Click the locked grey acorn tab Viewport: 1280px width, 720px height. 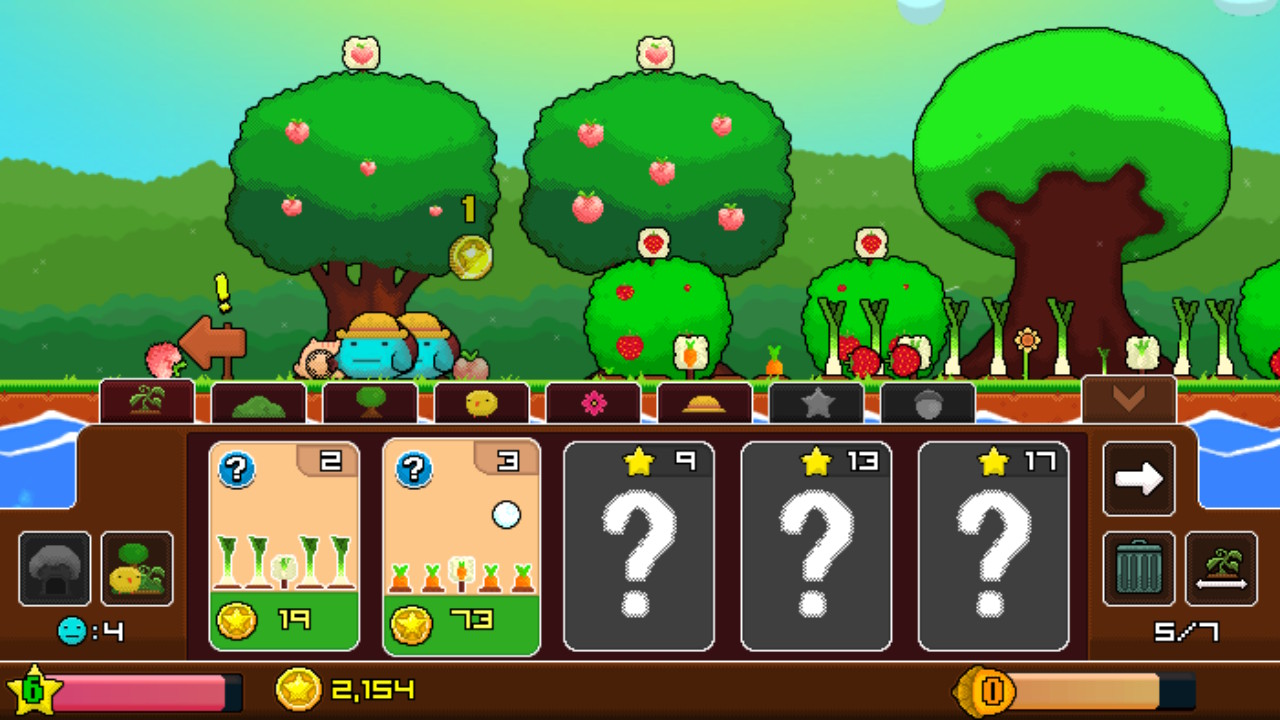(x=927, y=403)
